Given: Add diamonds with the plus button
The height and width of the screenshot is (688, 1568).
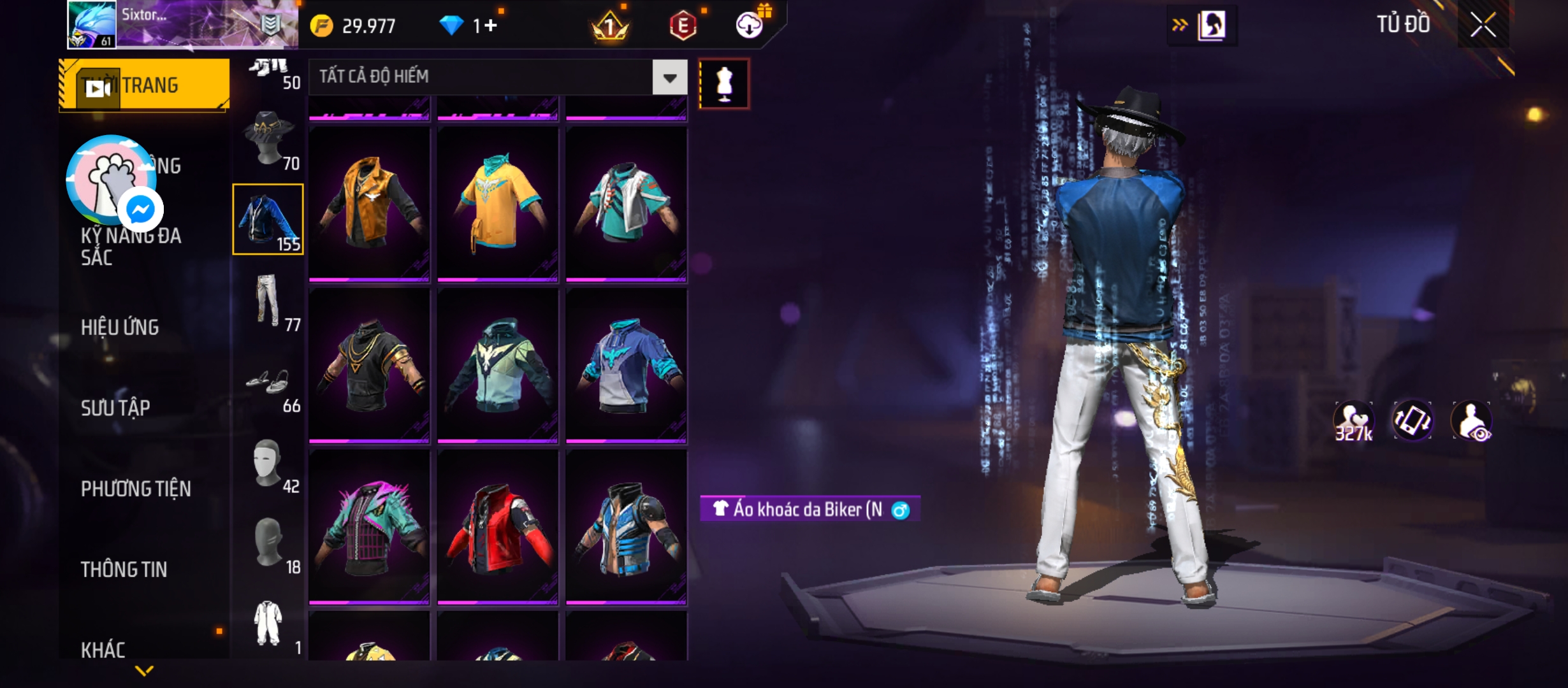Looking at the screenshot, I should (x=491, y=25).
